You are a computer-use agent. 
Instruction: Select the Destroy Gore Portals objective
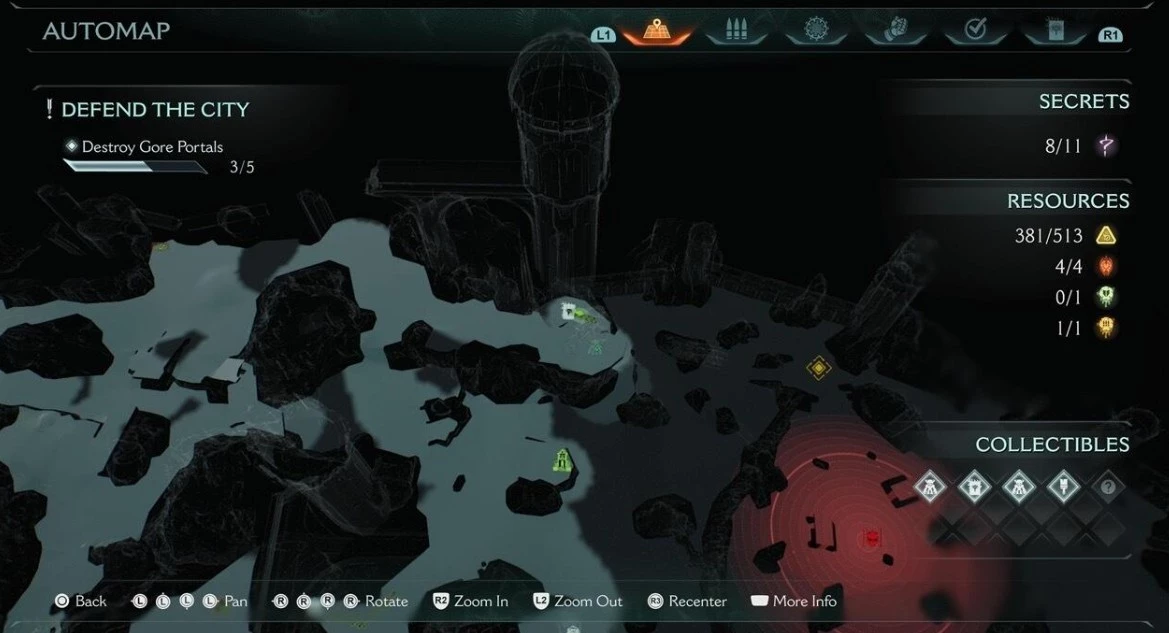[x=152, y=147]
